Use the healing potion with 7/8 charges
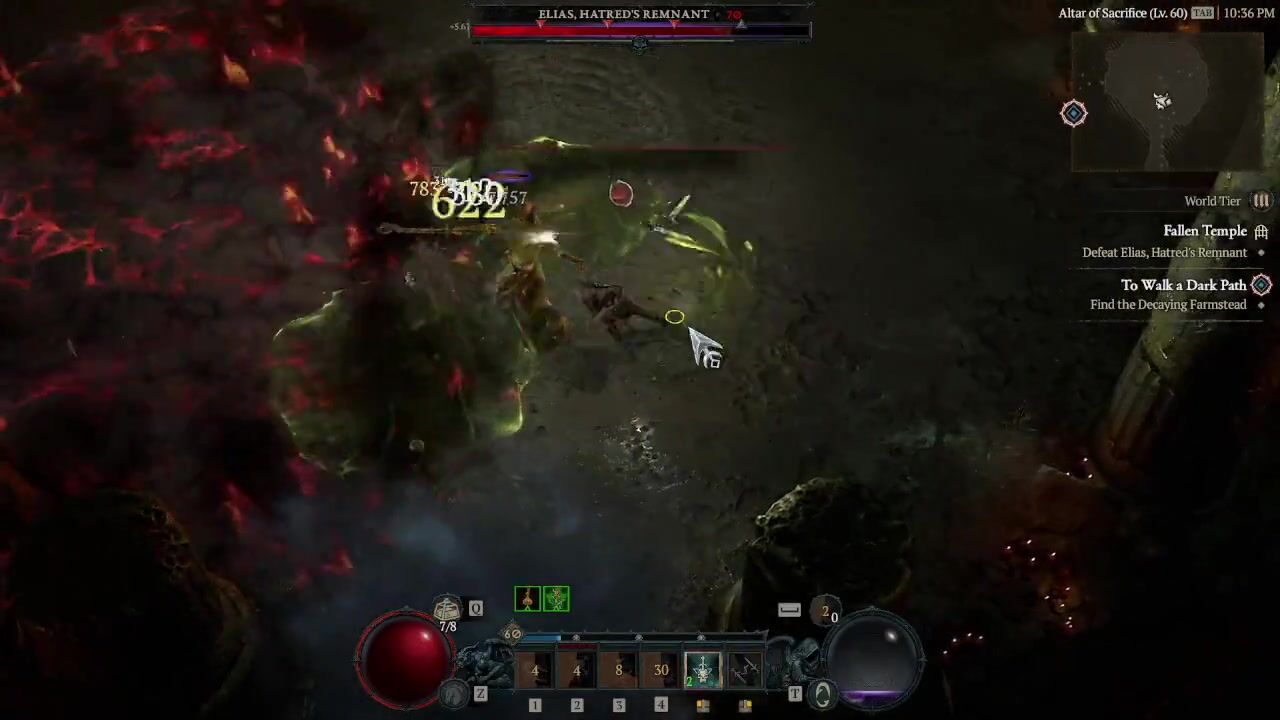This screenshot has height=720, width=1280. click(x=447, y=608)
